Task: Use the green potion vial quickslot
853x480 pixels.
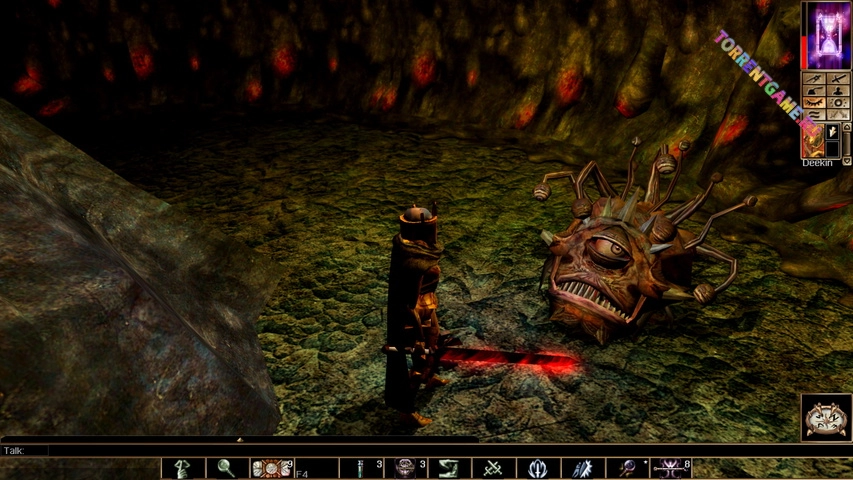Action: (x=361, y=468)
